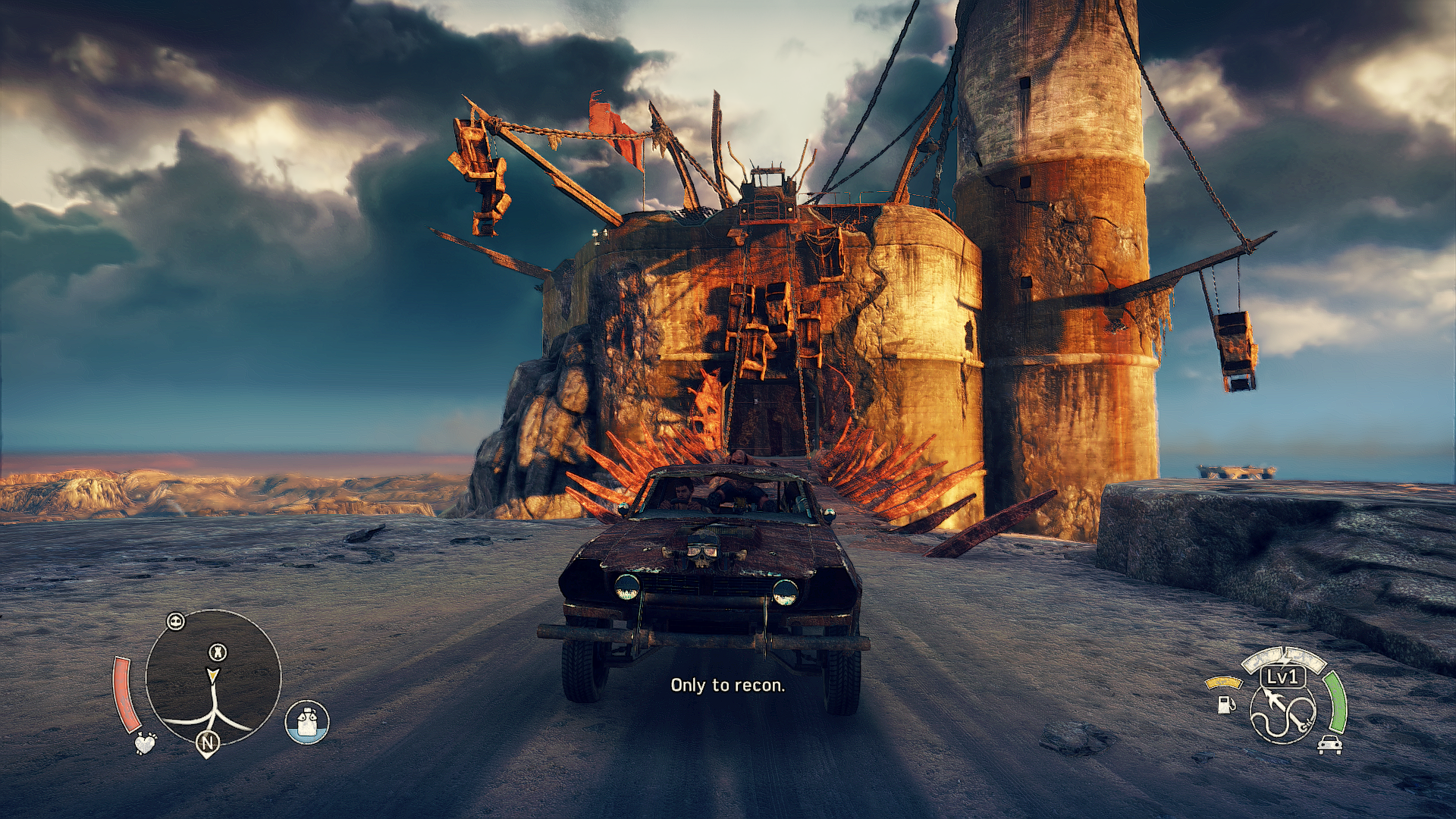
Task: Click the heart health icon
Action: tap(145, 742)
